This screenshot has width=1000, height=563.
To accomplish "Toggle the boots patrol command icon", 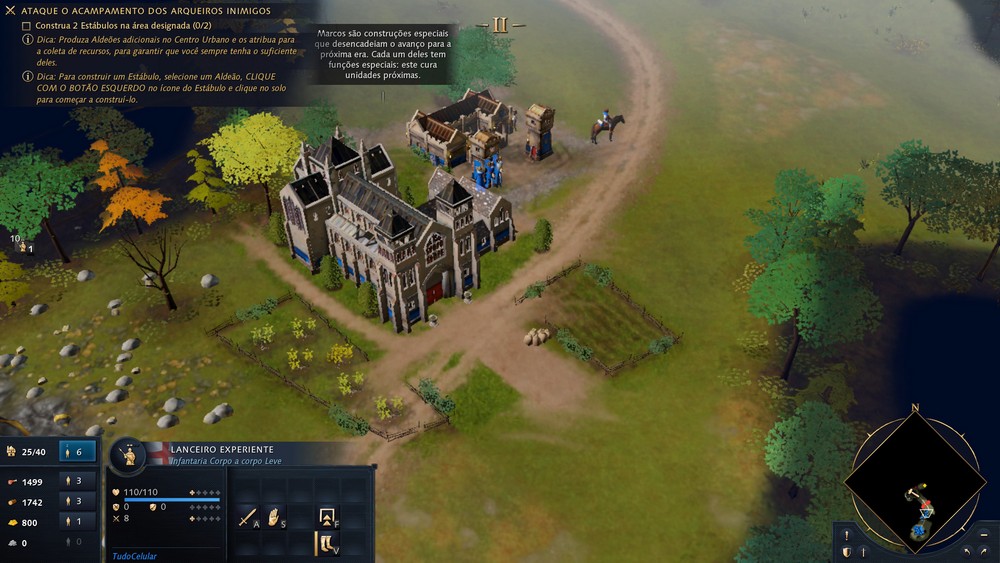I will tap(328, 543).
